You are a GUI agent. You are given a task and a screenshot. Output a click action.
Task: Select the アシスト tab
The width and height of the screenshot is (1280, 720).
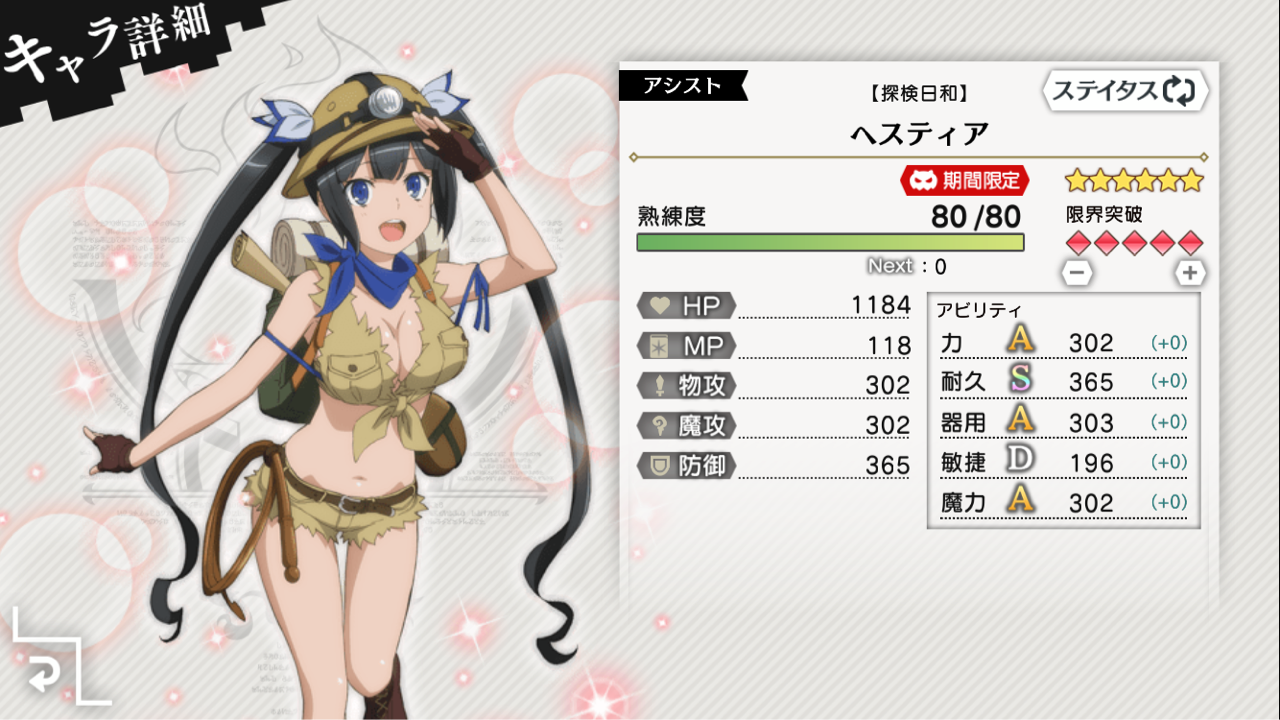[683, 86]
